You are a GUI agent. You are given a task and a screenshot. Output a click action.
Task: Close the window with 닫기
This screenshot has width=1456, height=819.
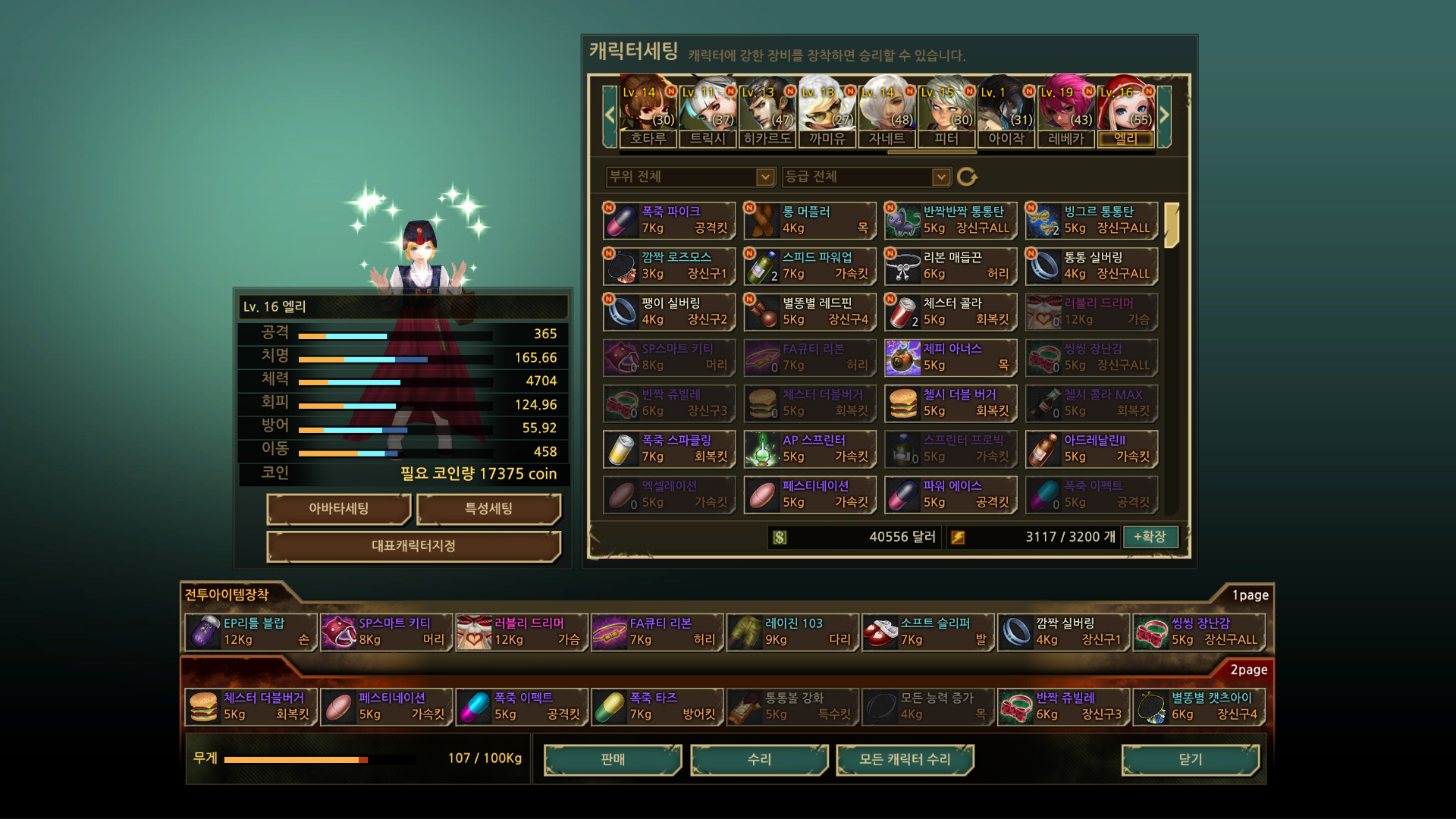click(1190, 759)
